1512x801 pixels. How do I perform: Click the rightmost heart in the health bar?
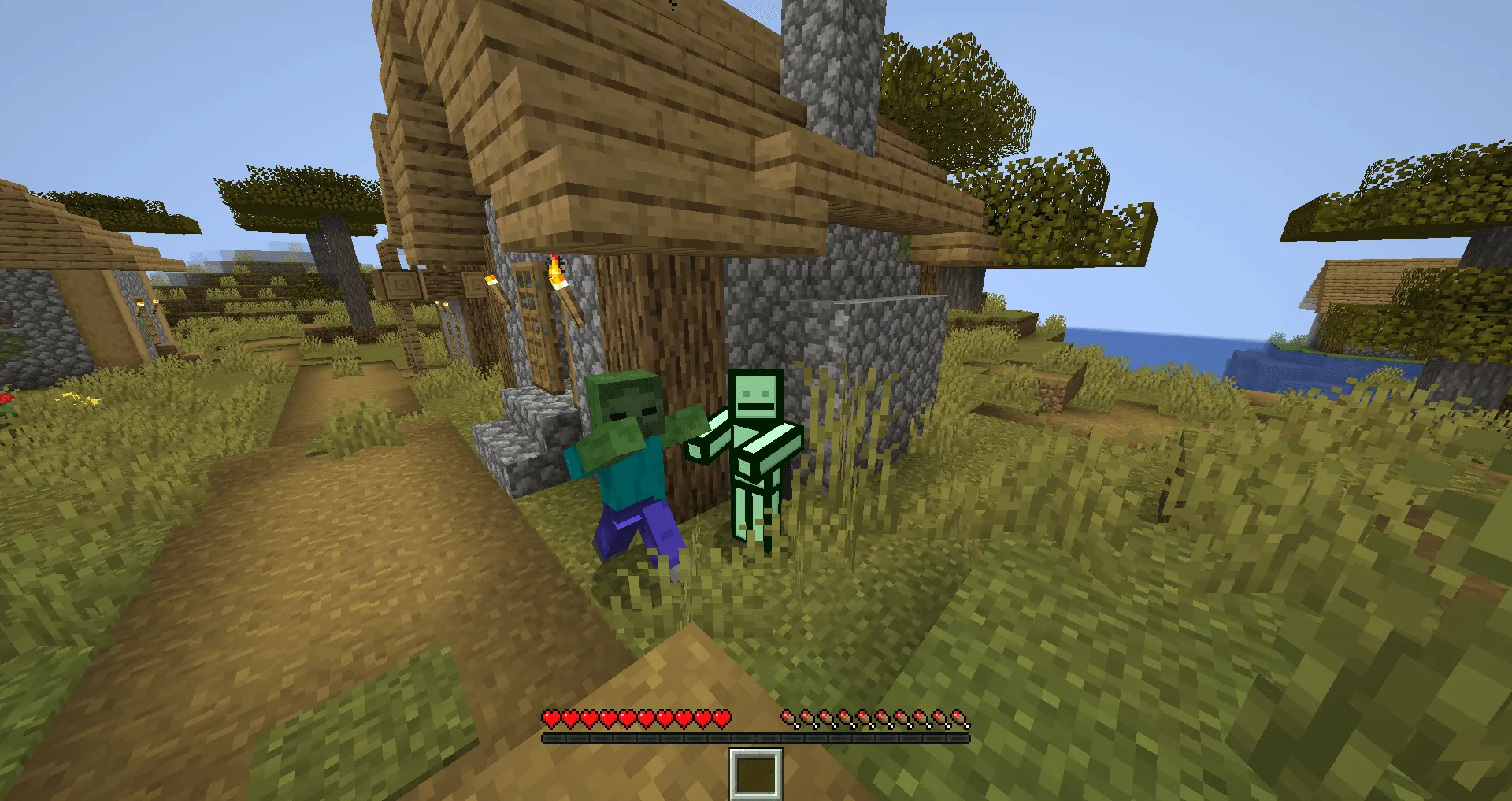pos(723,718)
